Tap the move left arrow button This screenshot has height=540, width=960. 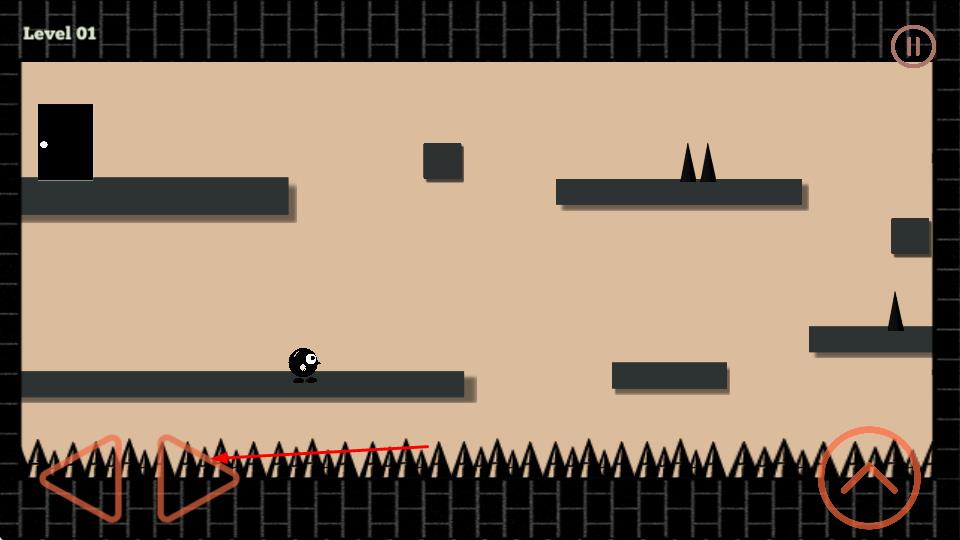[86, 479]
